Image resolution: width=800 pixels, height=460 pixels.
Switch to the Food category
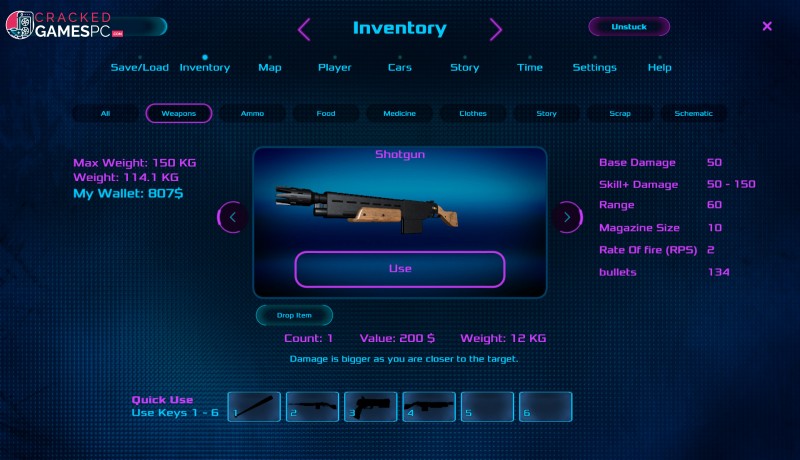tap(326, 114)
